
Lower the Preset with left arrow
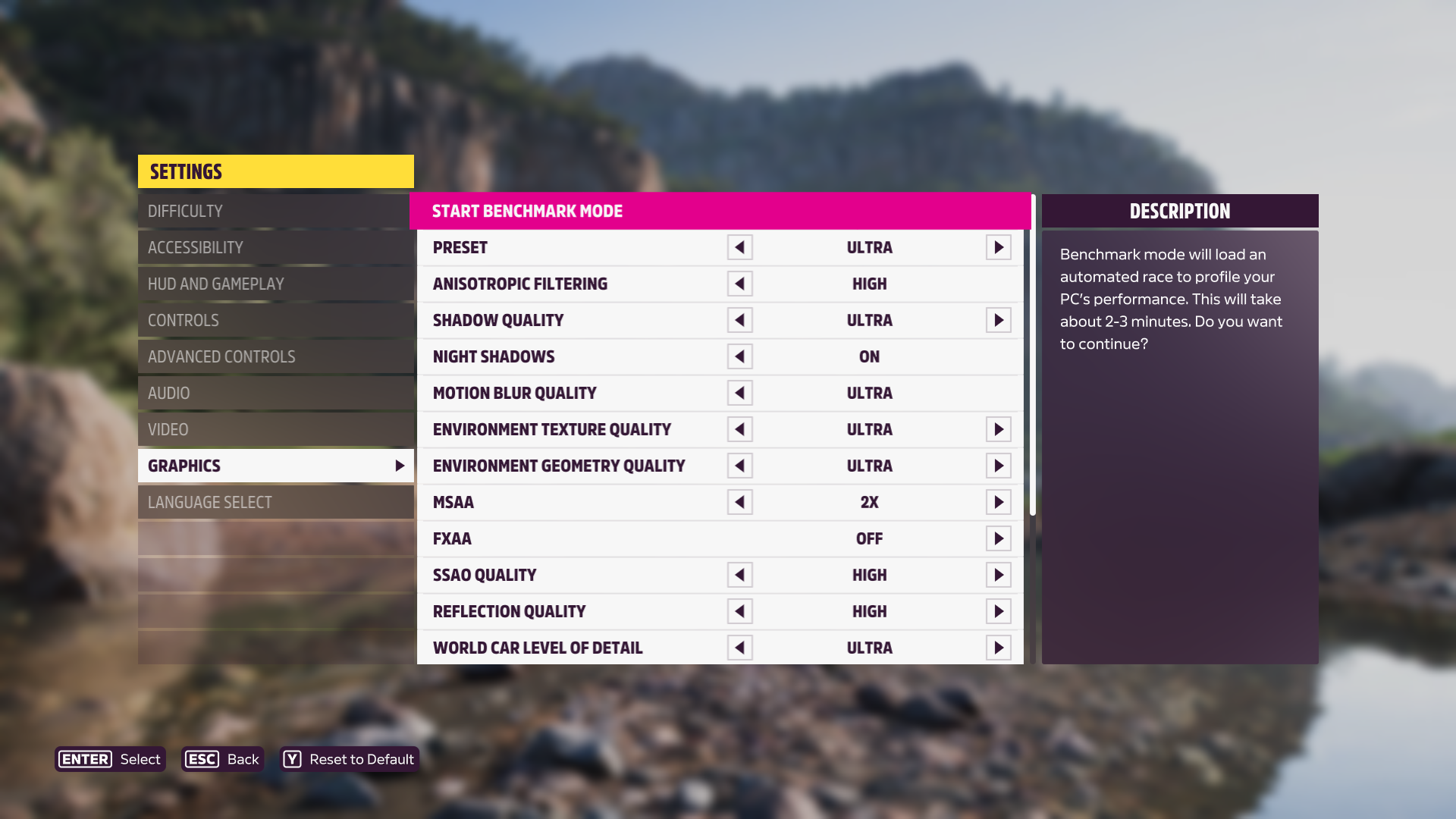click(739, 247)
